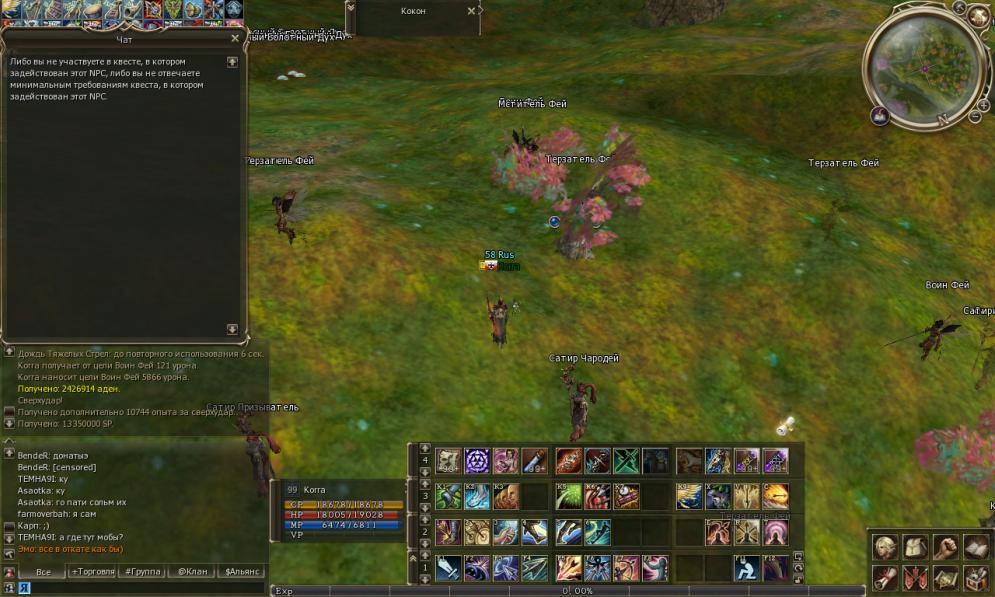The width and height of the screenshot is (995, 597).
Task: Switch to the @Клан chat tab
Action: pos(191,572)
